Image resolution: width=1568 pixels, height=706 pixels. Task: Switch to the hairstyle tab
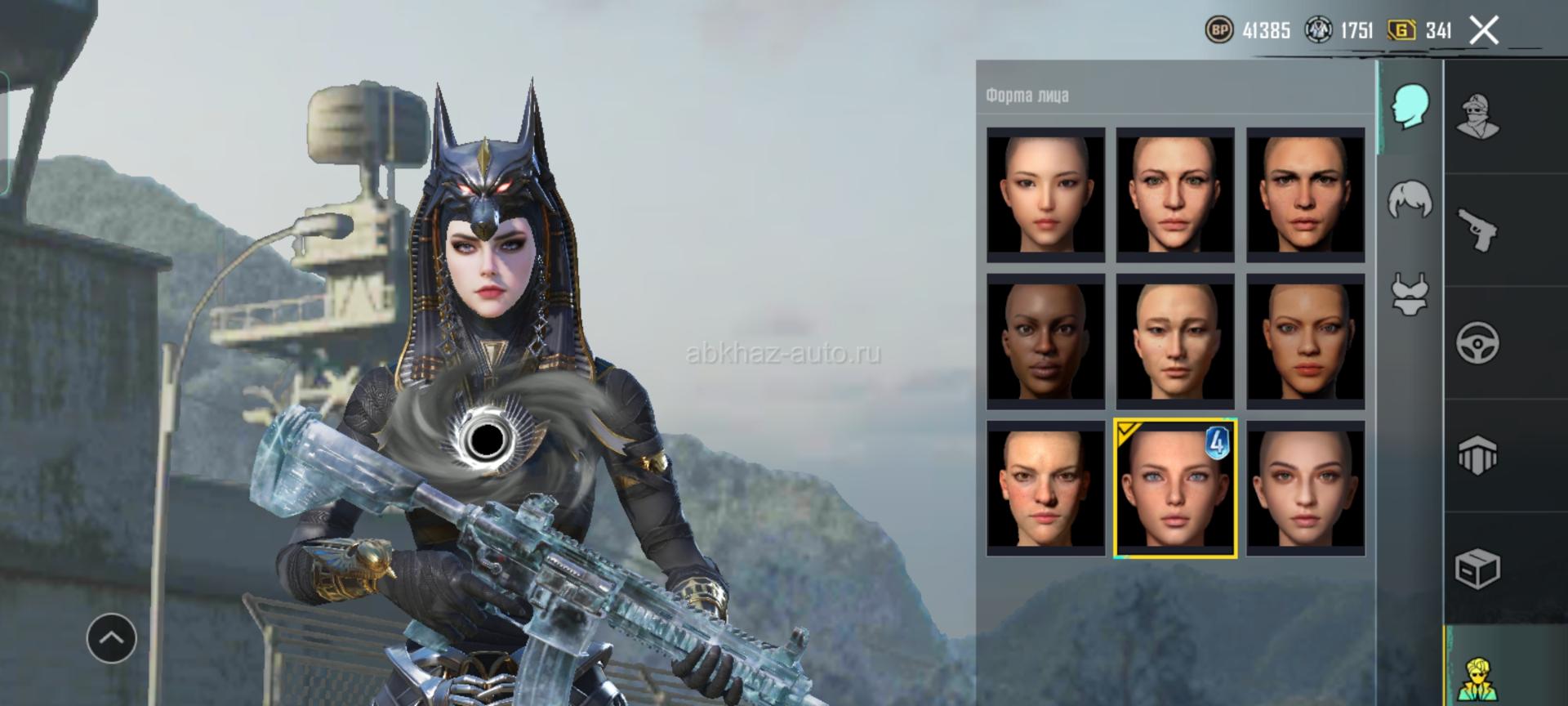pos(1410,199)
